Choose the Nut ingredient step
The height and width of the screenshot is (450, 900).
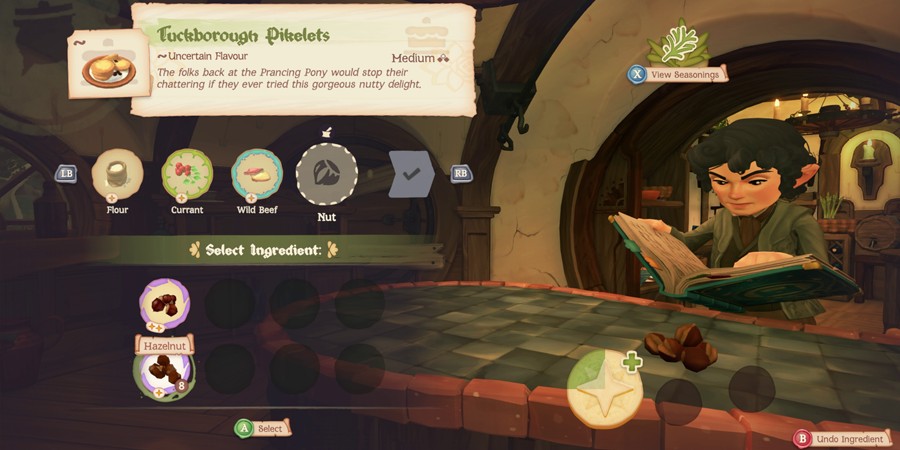pyautogui.click(x=327, y=174)
